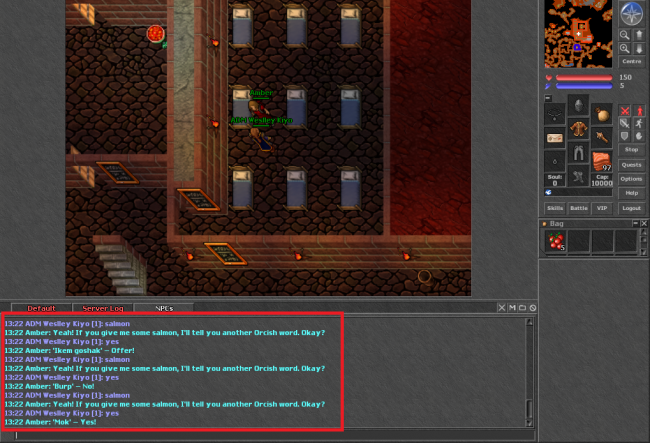This screenshot has height=443, width=650.
Task: Select the equipped brown armor slot
Action: click(578, 130)
